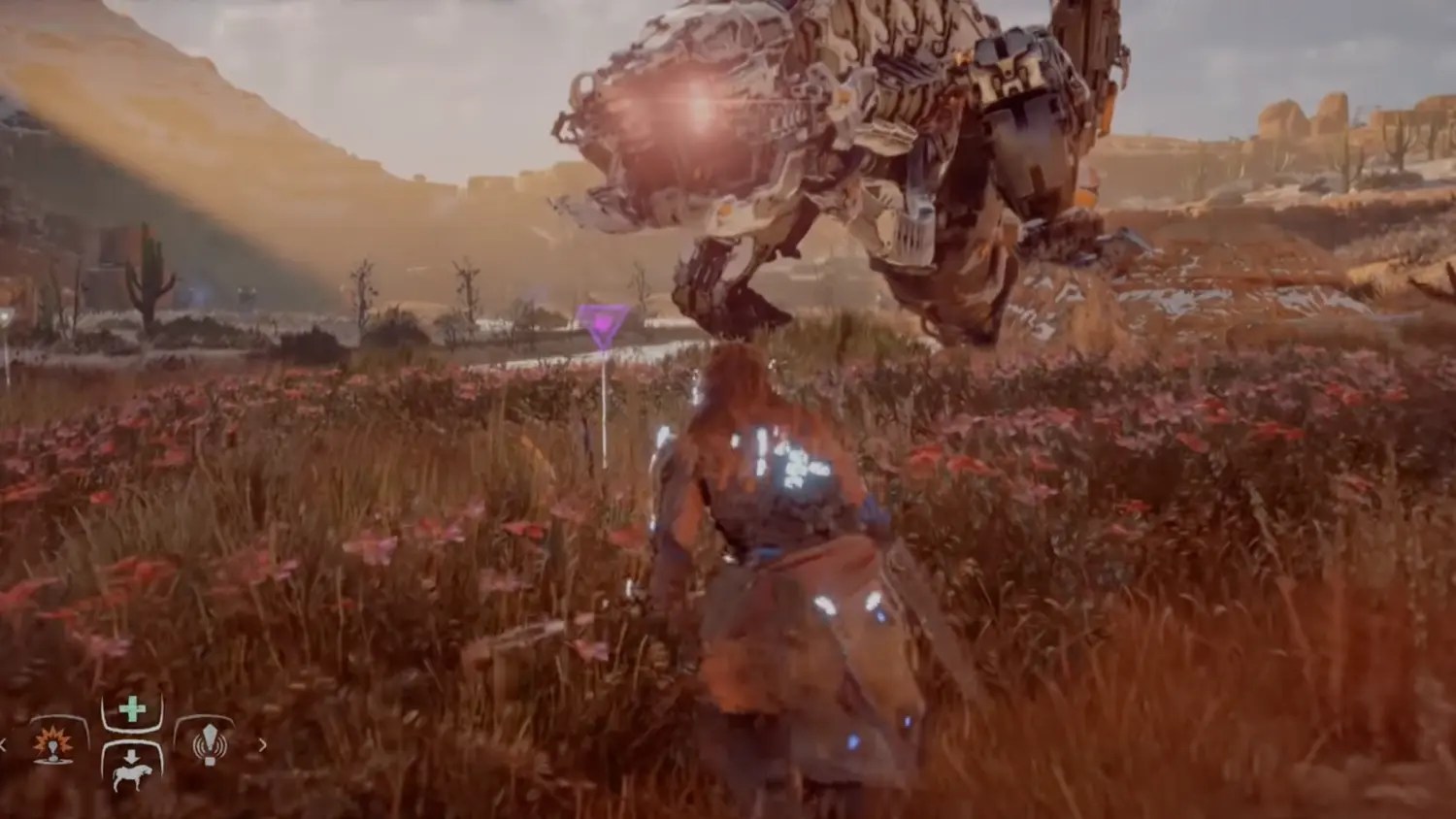Cycle quick items with the left chevron

click(x=3, y=744)
